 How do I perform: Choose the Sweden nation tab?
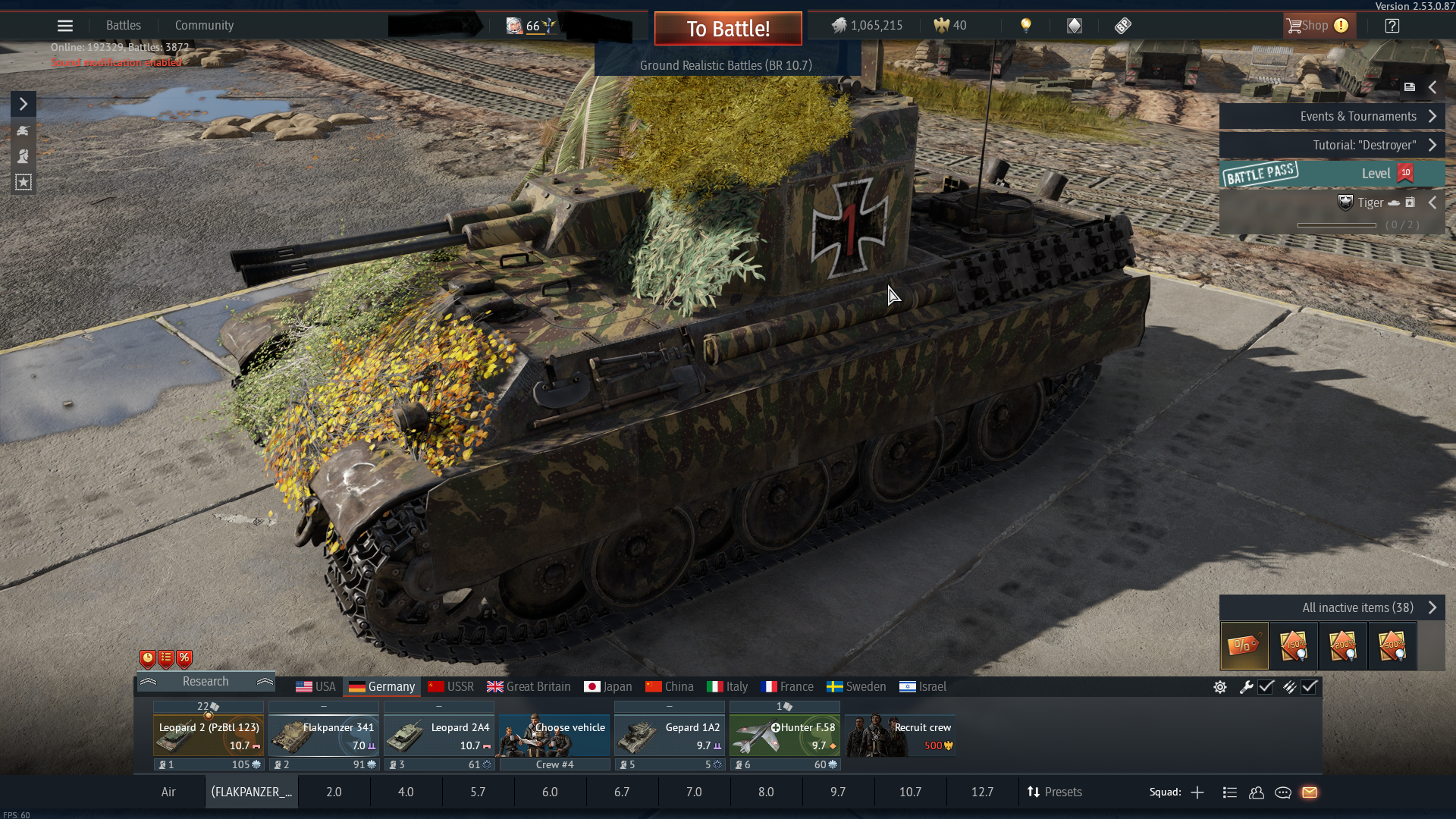tap(856, 686)
